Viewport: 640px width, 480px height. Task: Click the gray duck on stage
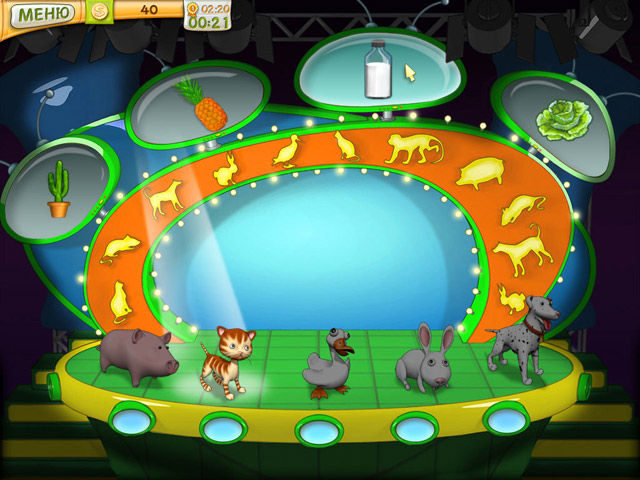tap(333, 367)
